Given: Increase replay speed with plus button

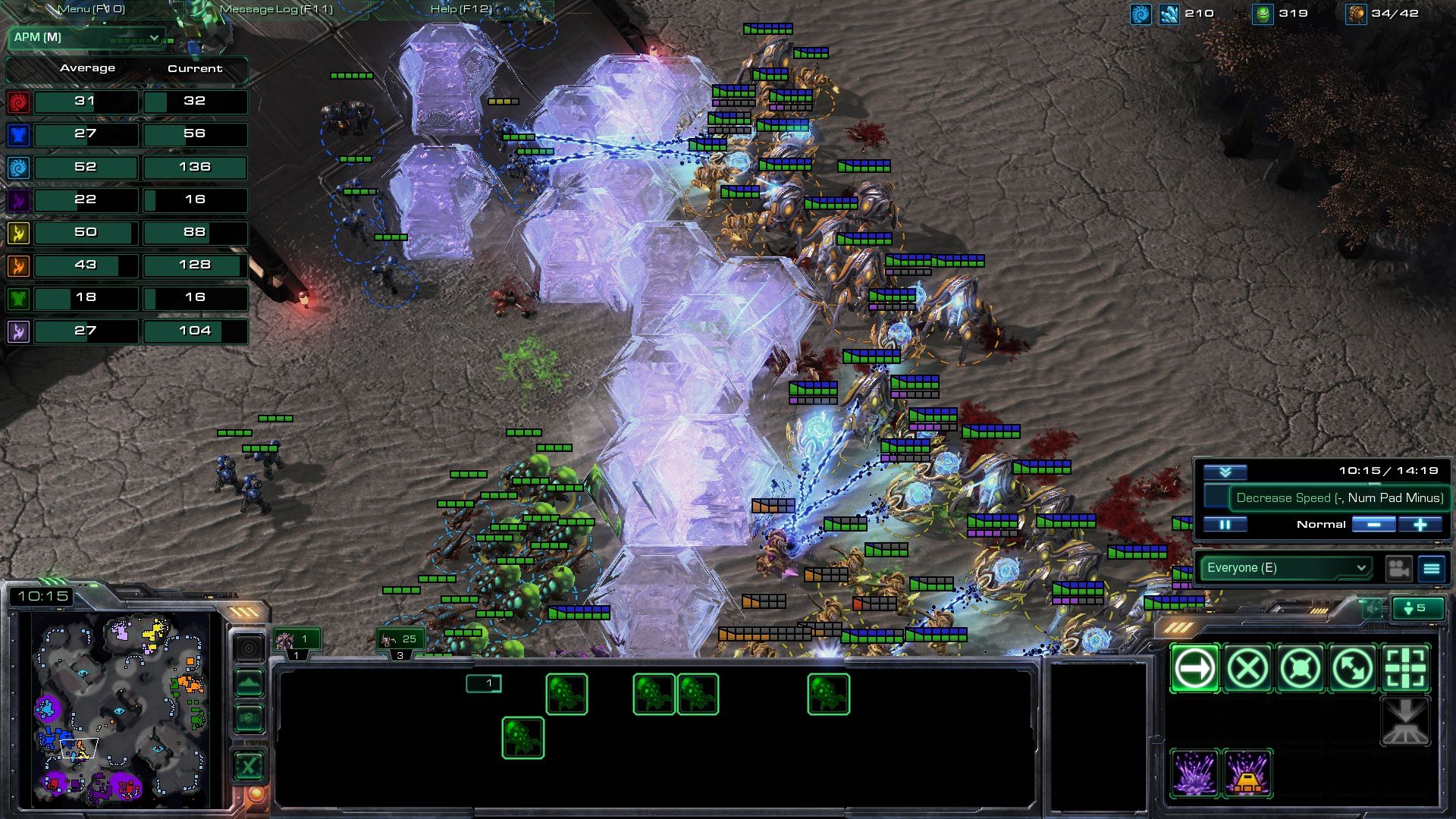Looking at the screenshot, I should (1419, 523).
